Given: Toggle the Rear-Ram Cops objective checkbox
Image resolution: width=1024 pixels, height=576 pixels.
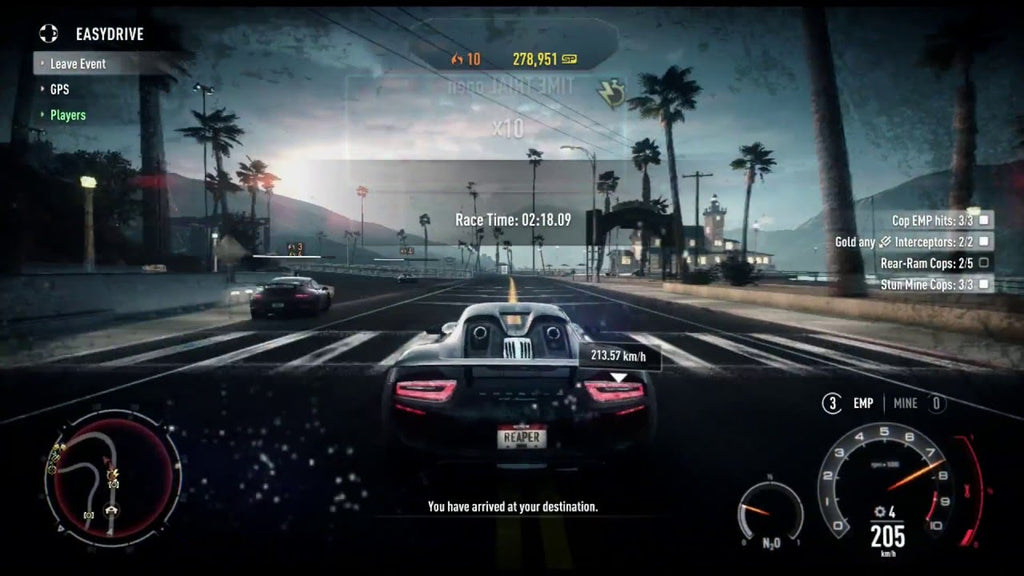Looking at the screenshot, I should [985, 263].
